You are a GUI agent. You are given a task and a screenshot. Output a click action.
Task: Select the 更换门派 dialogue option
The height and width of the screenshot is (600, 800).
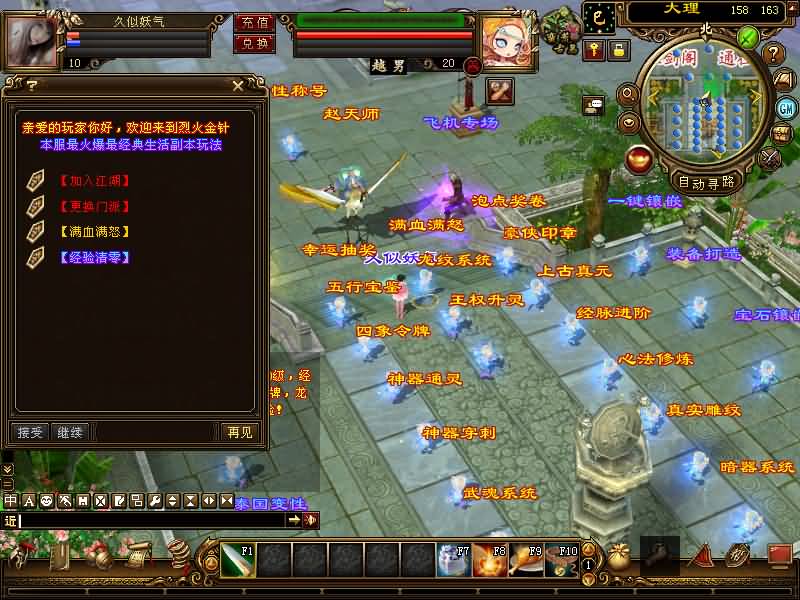[x=94, y=206]
